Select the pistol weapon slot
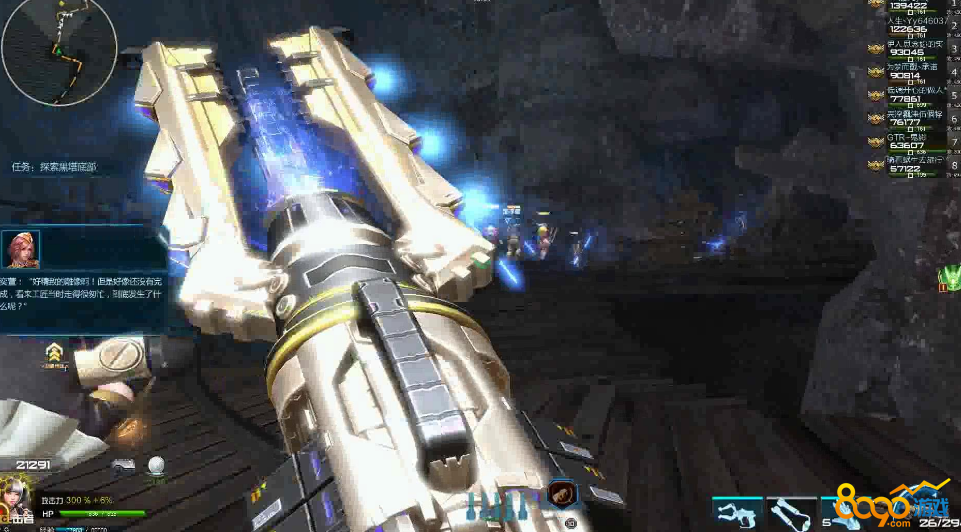Viewport: 961px width, 532px height. 739,513
